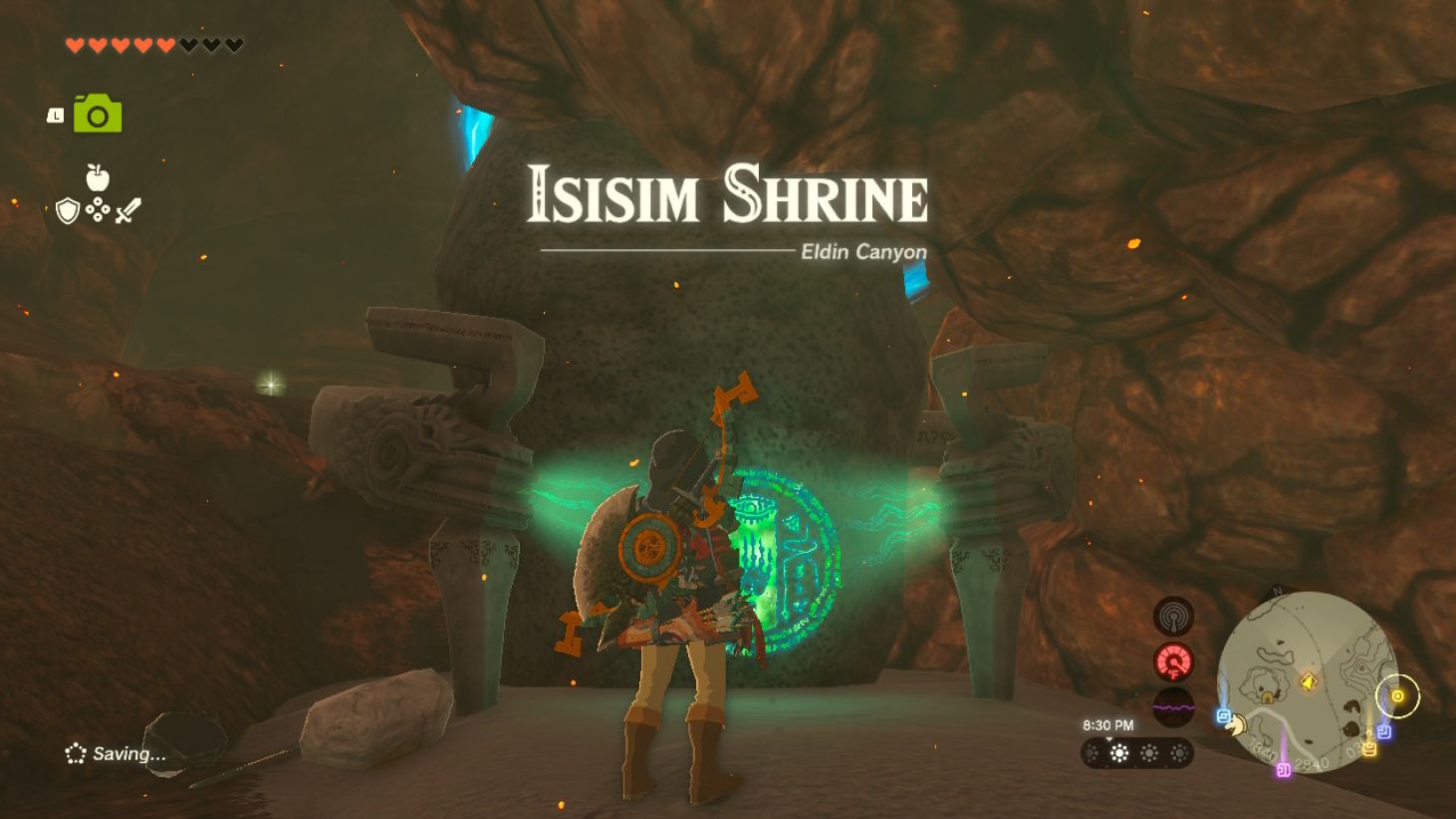1456x819 pixels.
Task: Click the 8:30 PM clock display
Action: pos(1108,723)
